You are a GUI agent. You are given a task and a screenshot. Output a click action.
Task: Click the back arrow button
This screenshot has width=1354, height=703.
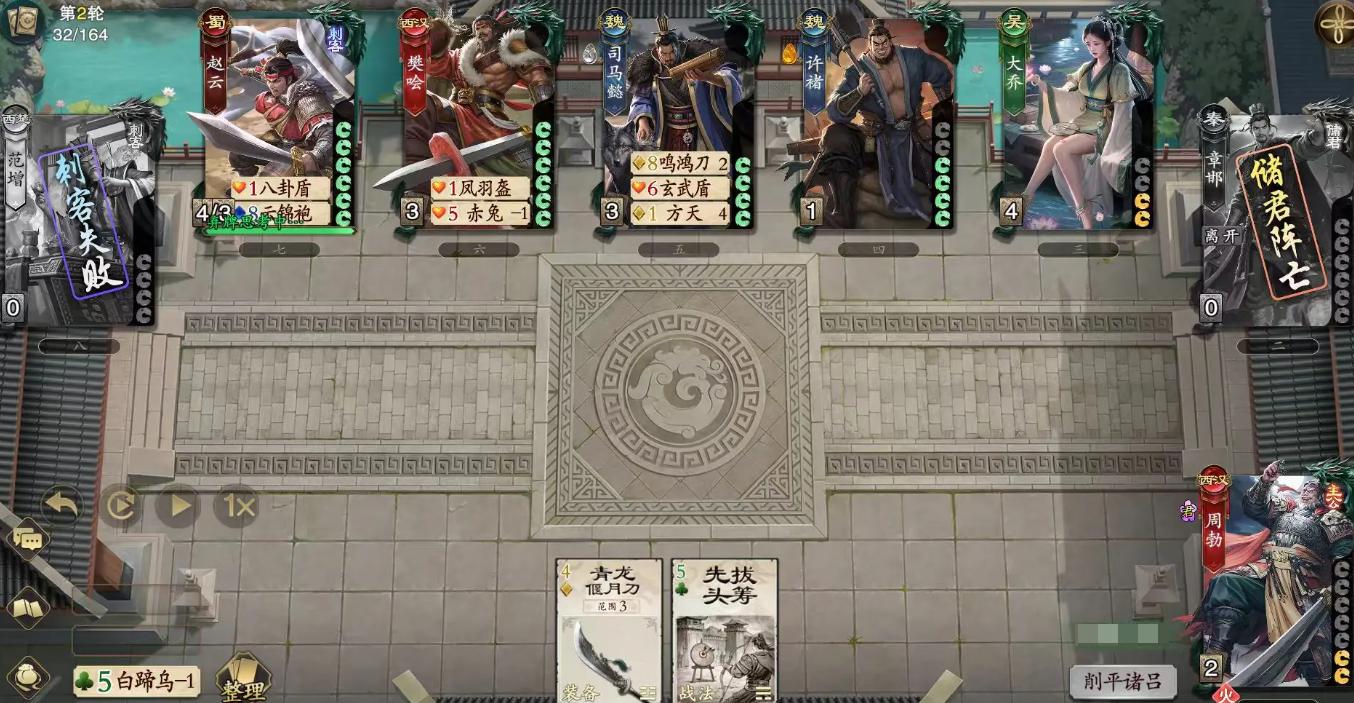(x=61, y=504)
